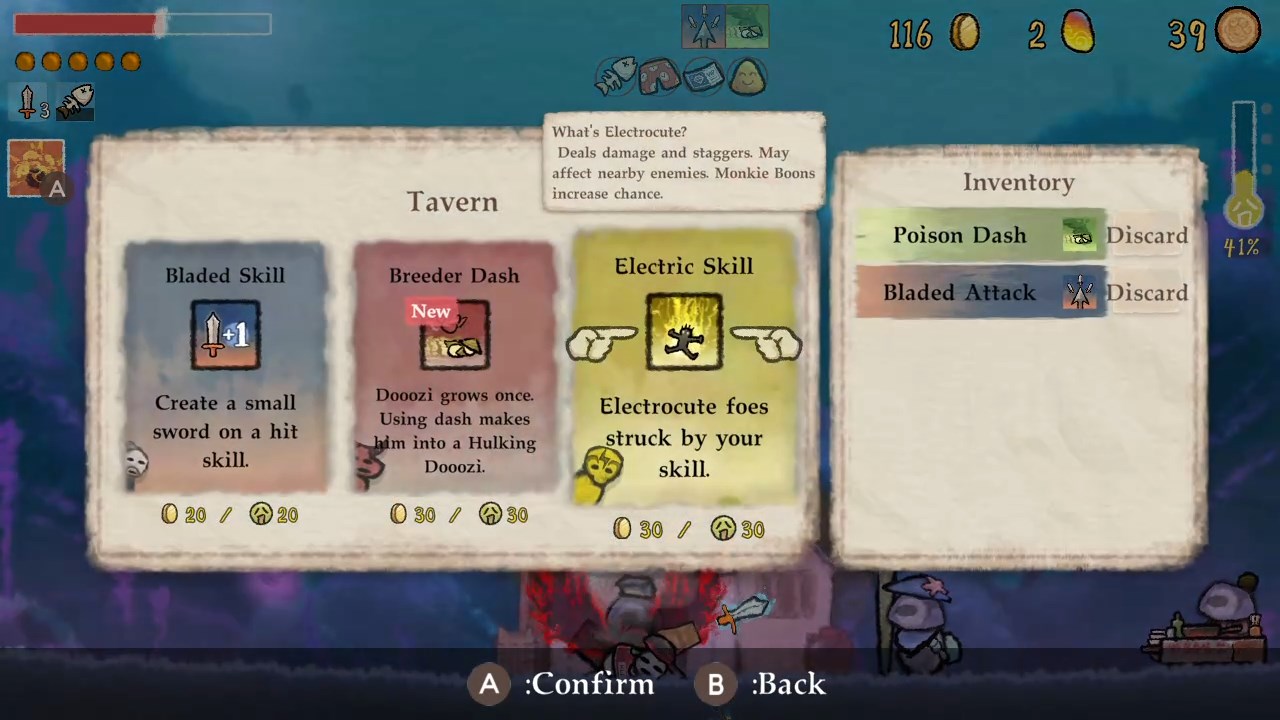
Task: Discard the Poison Dash skill
Action: 1147,235
